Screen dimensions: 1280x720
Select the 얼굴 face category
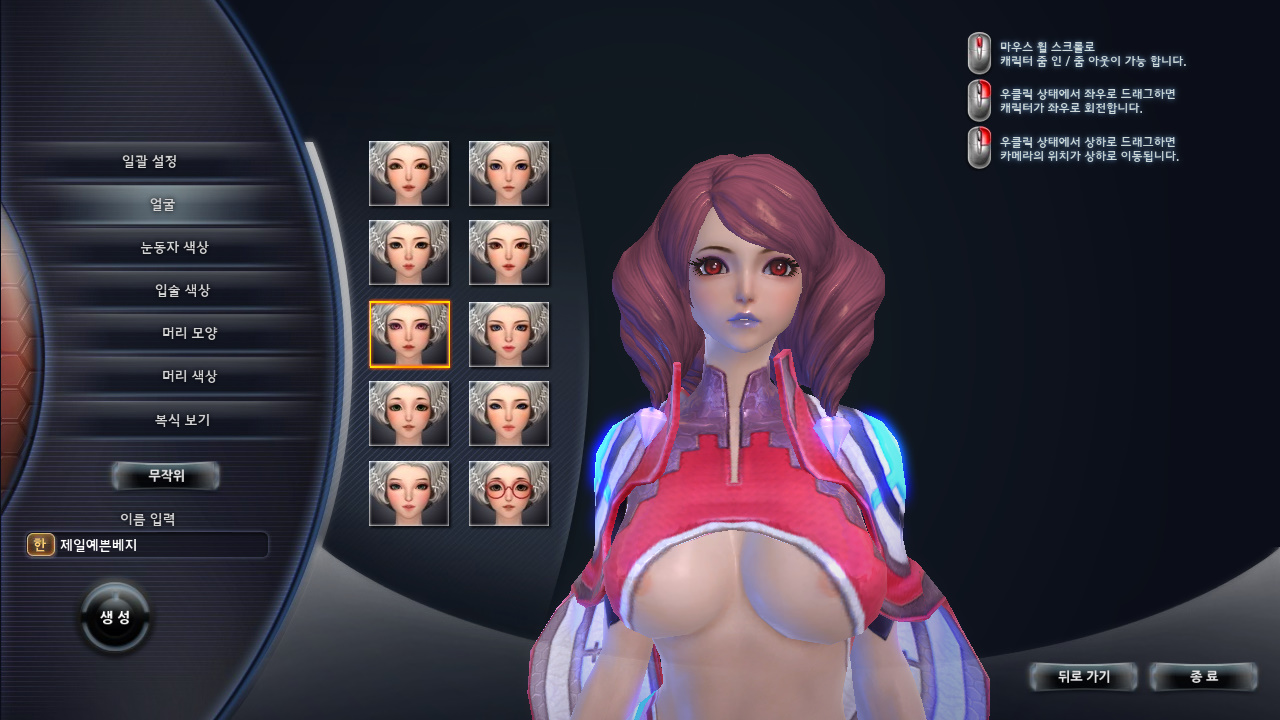(x=163, y=205)
